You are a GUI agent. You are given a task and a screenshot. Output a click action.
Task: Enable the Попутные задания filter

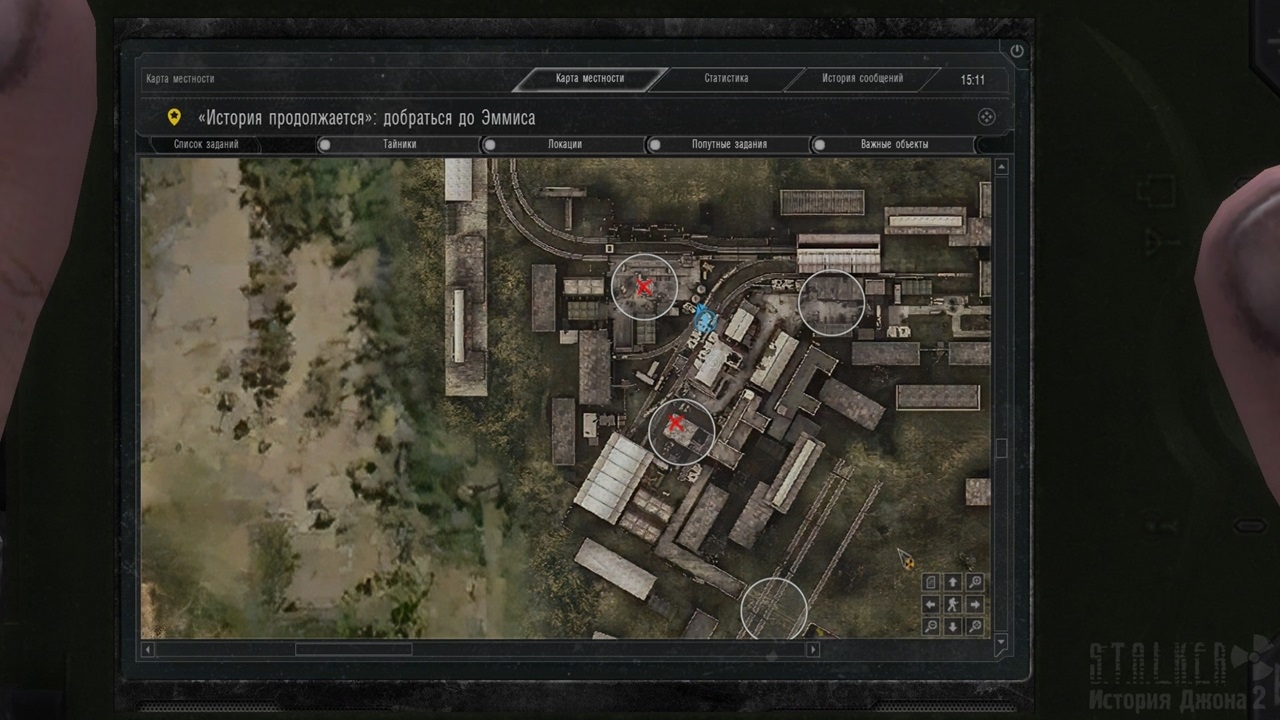655,145
